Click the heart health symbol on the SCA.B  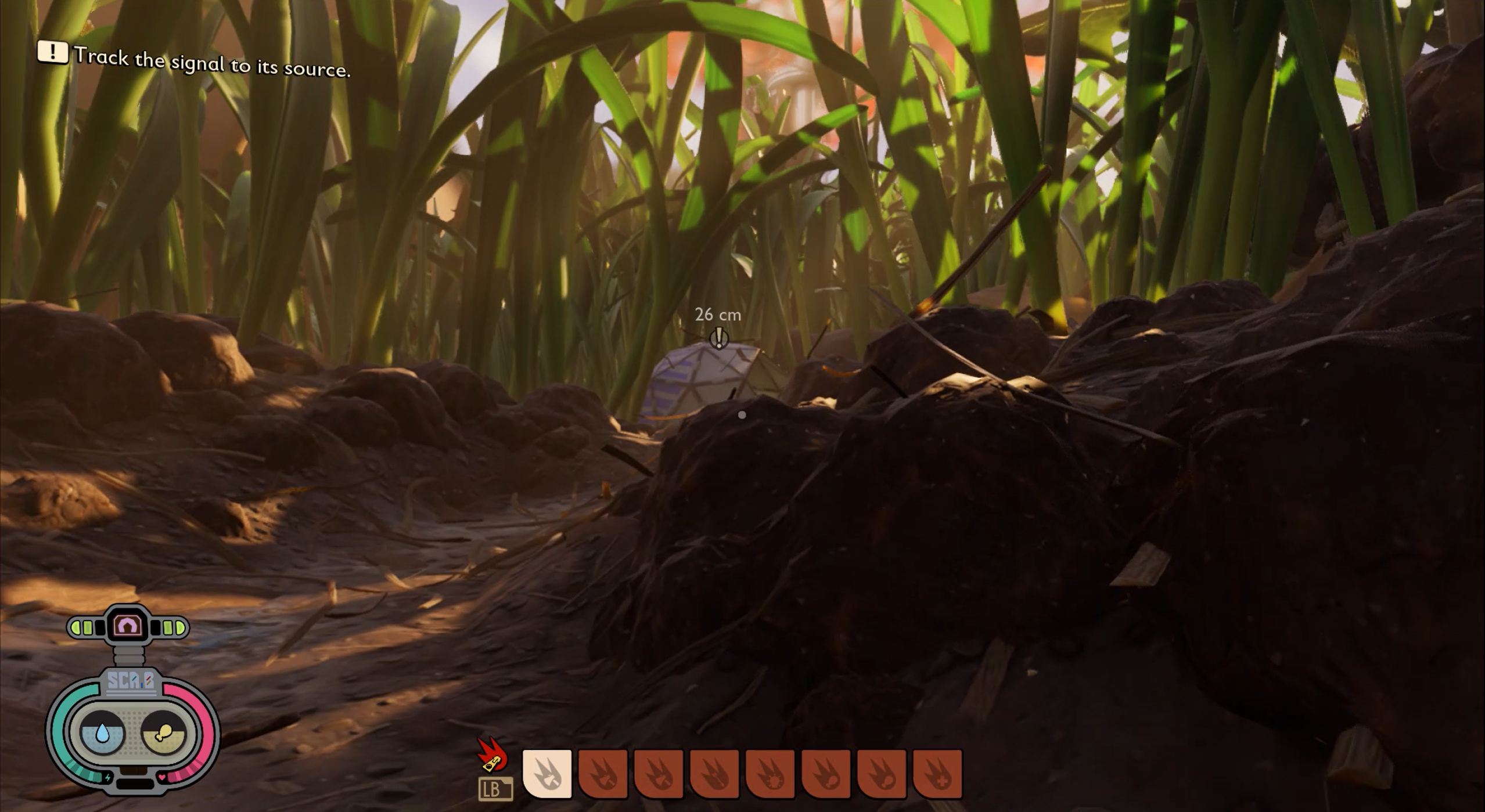pyautogui.click(x=162, y=776)
